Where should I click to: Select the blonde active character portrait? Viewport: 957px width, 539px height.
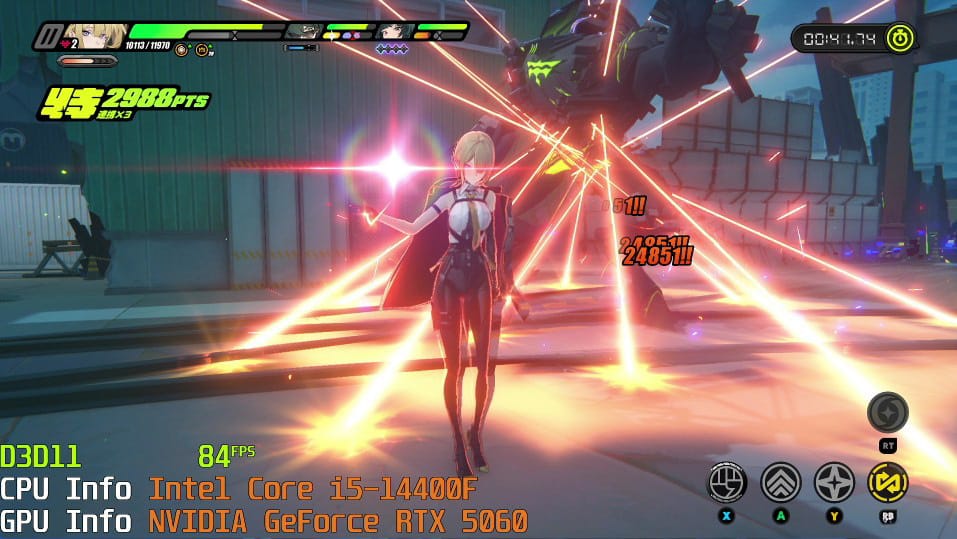(x=95, y=37)
